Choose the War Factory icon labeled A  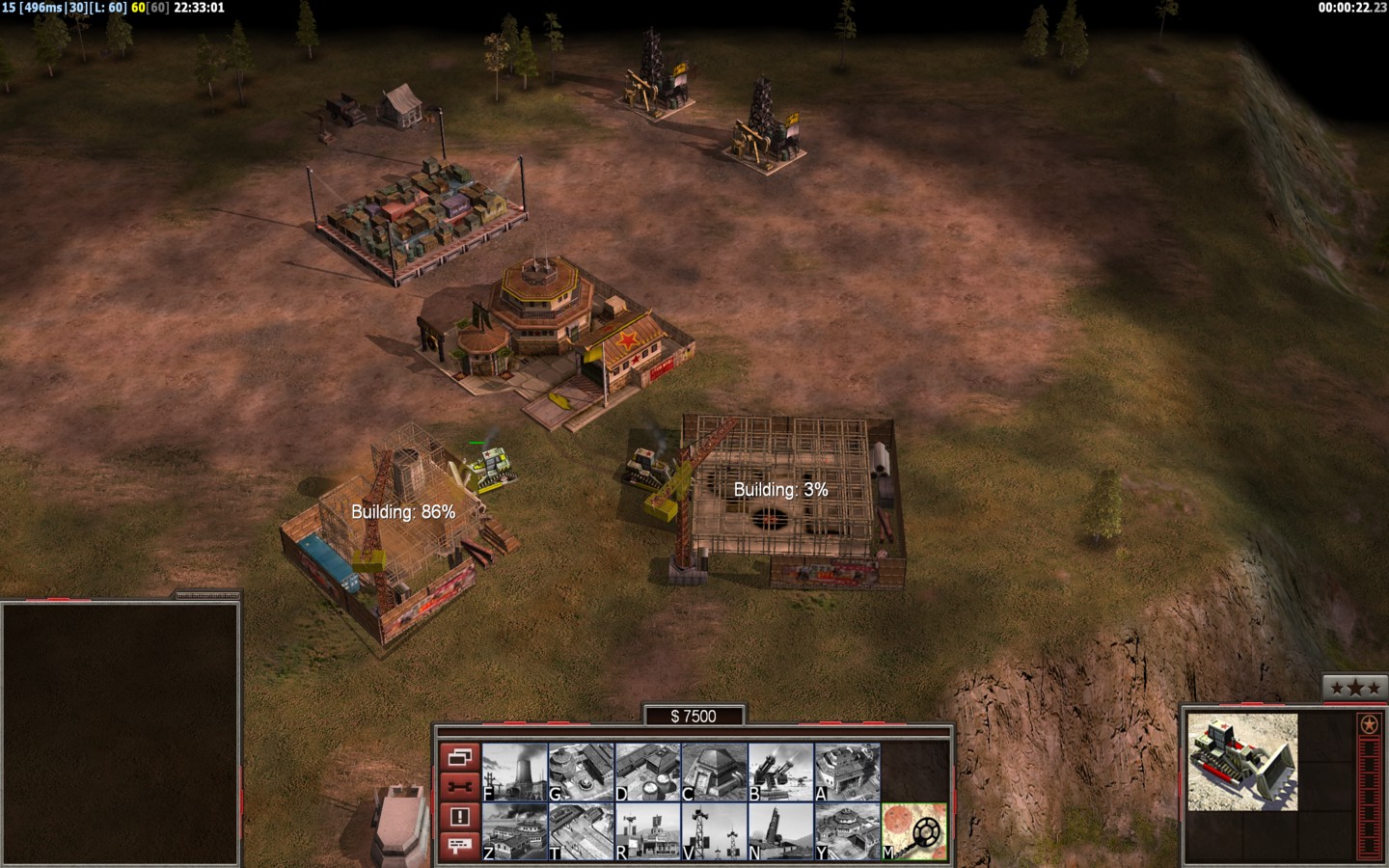(848, 771)
